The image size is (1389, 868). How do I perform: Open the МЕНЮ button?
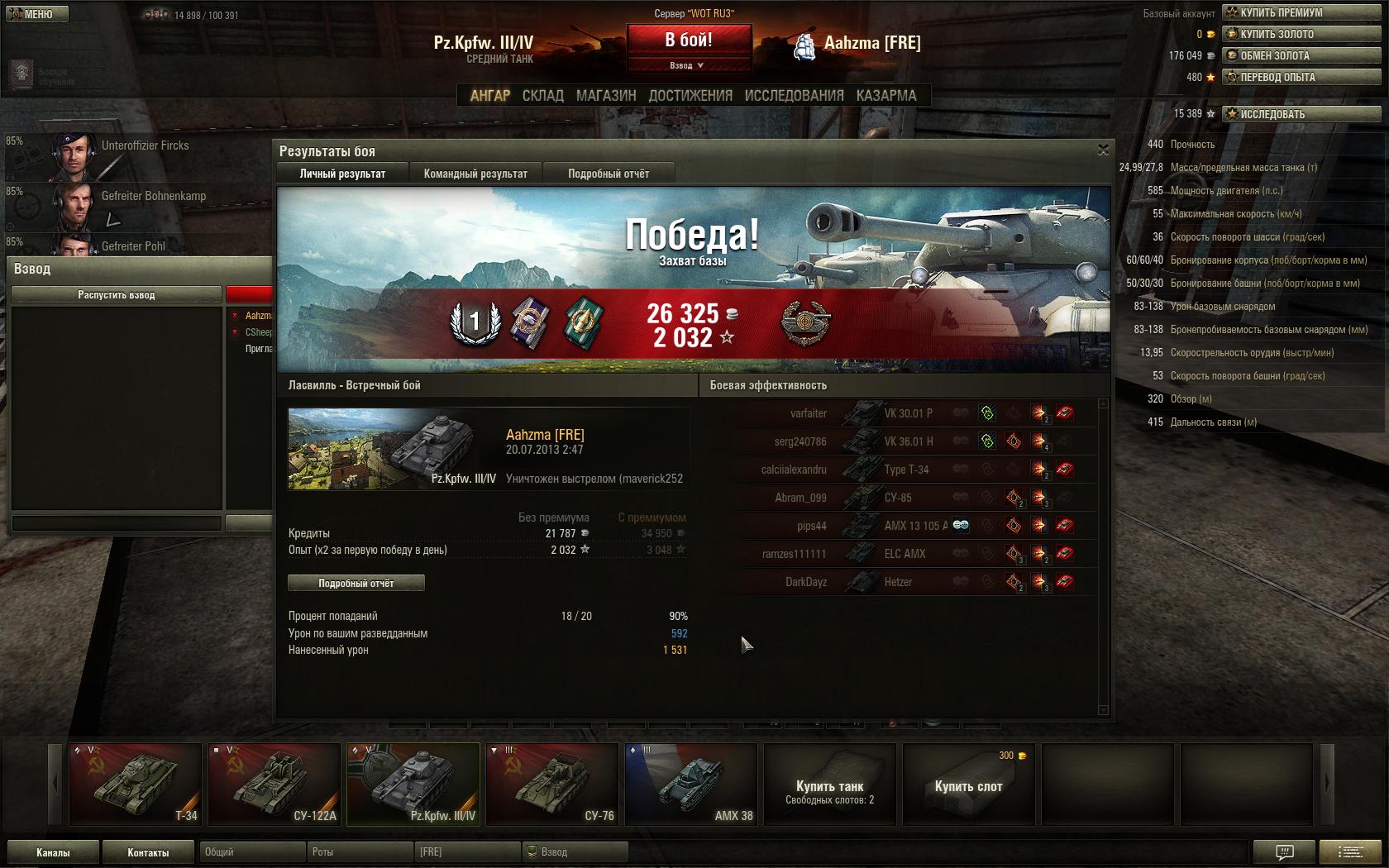36,14
